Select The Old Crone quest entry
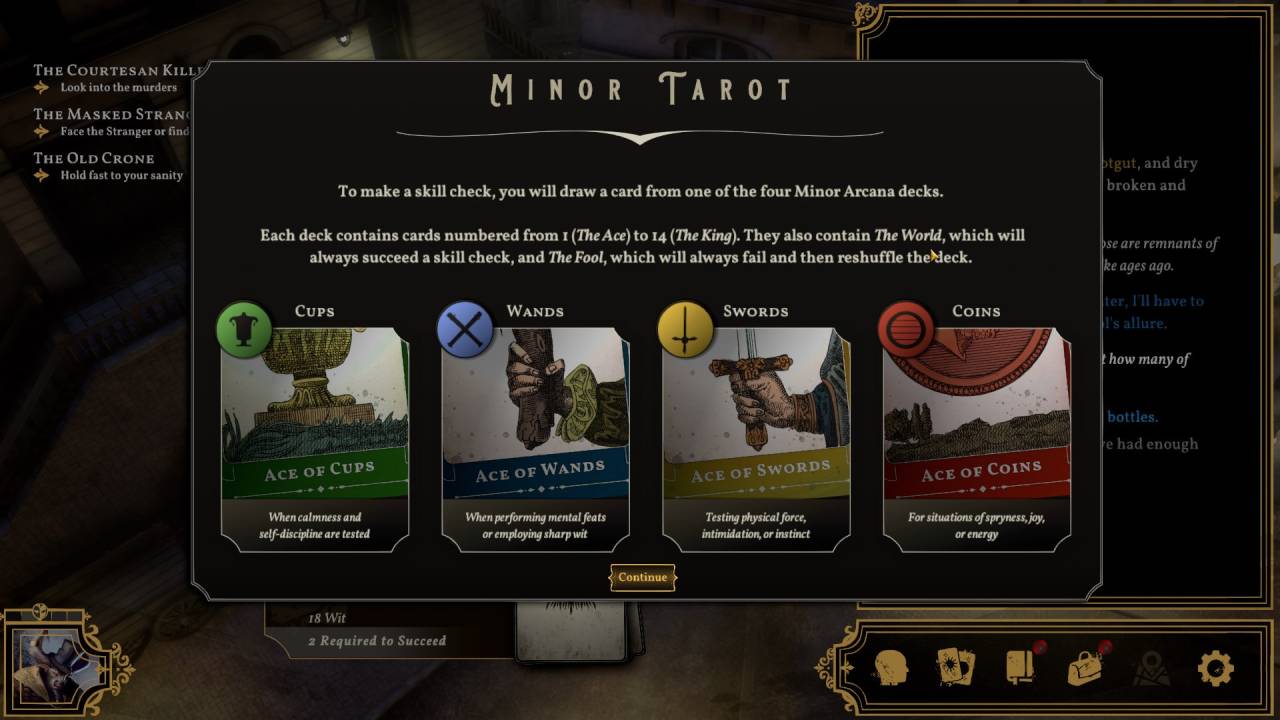This screenshot has height=720, width=1280. click(94, 159)
